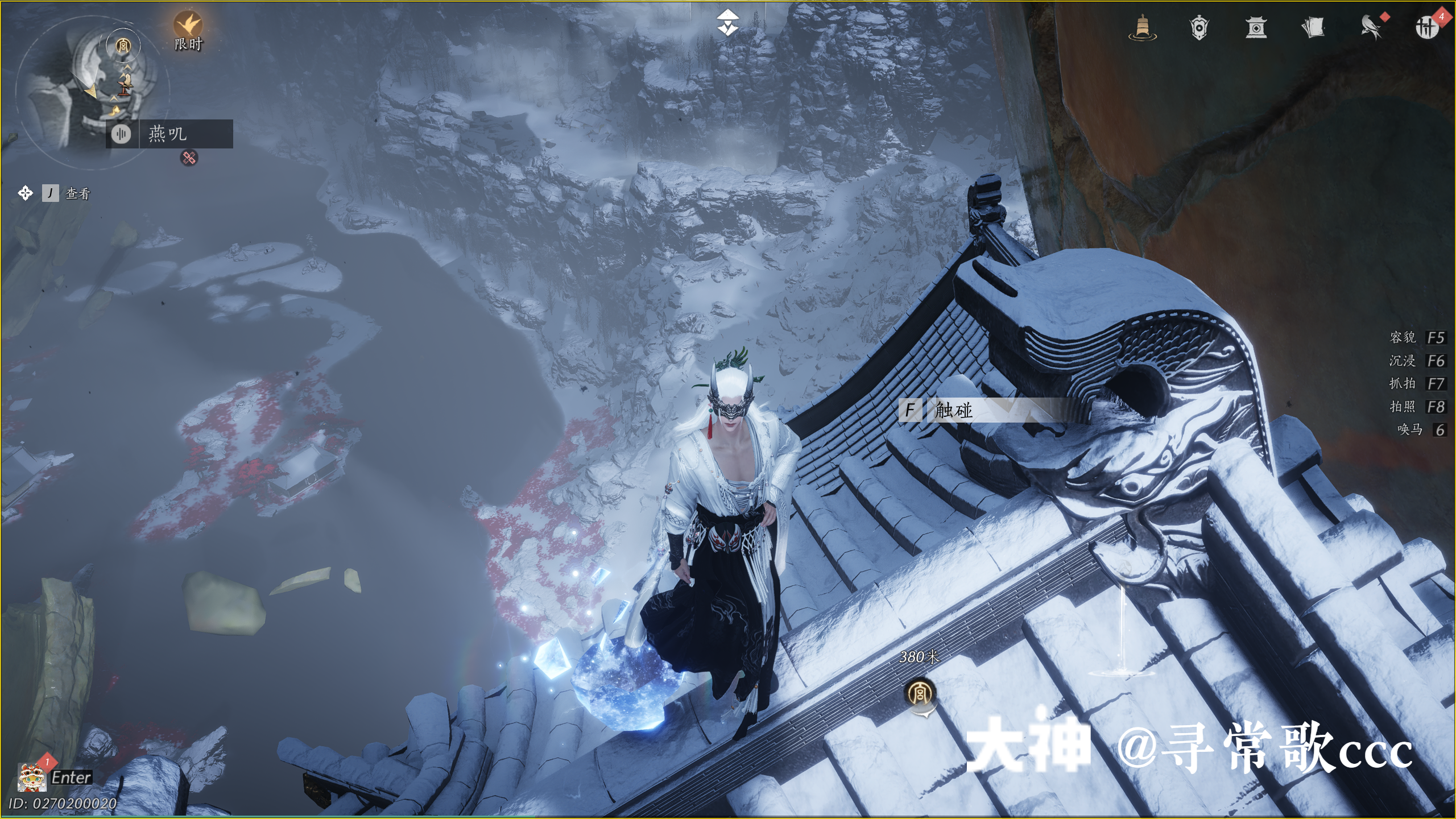Image resolution: width=1456 pixels, height=819 pixels.
Task: Click the red crossed-chains status icon
Action: click(x=189, y=158)
